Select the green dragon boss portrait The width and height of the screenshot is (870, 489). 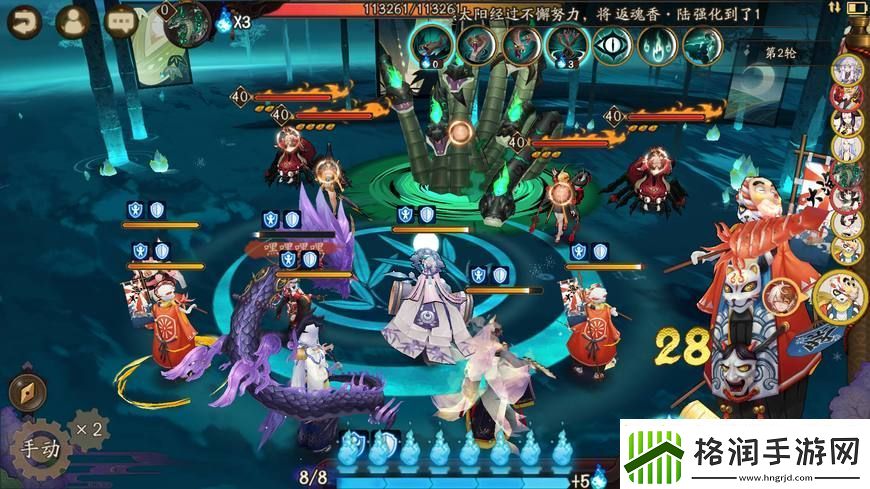click(x=187, y=22)
